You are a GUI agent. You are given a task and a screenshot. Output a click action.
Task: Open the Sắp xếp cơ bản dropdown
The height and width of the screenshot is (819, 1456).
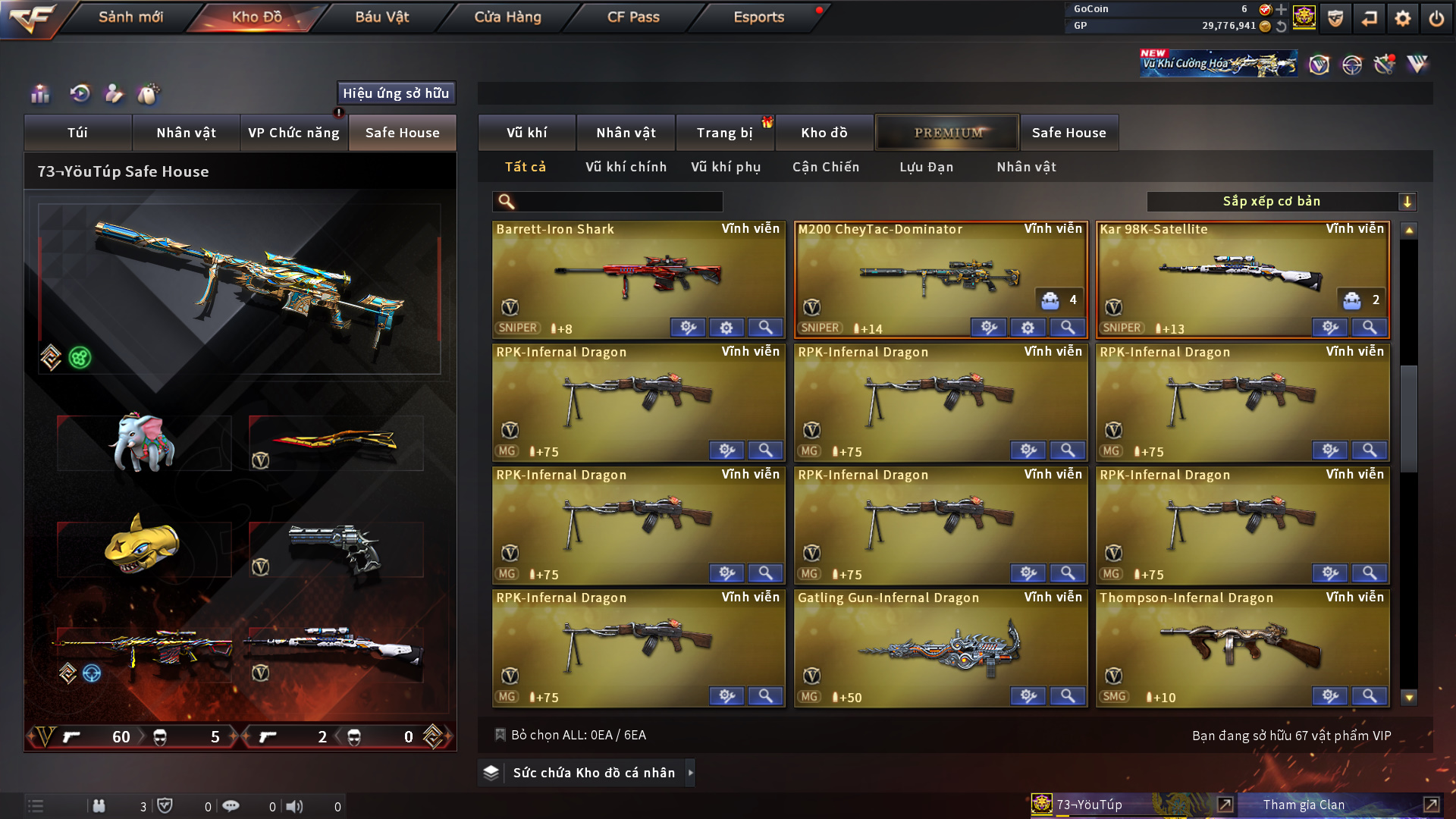pos(1281,202)
